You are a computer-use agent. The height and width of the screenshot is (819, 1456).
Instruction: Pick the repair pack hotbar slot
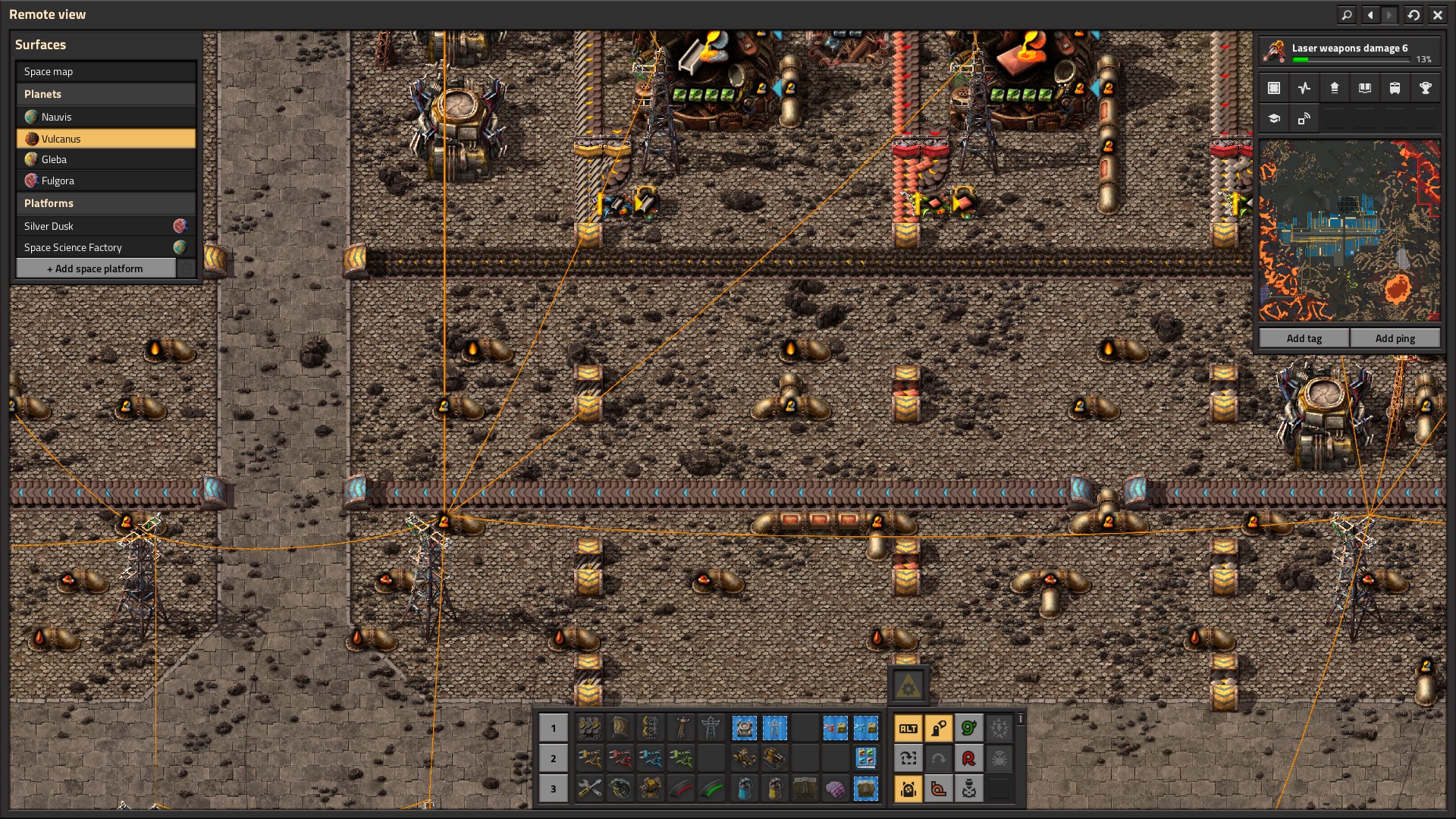[589, 789]
